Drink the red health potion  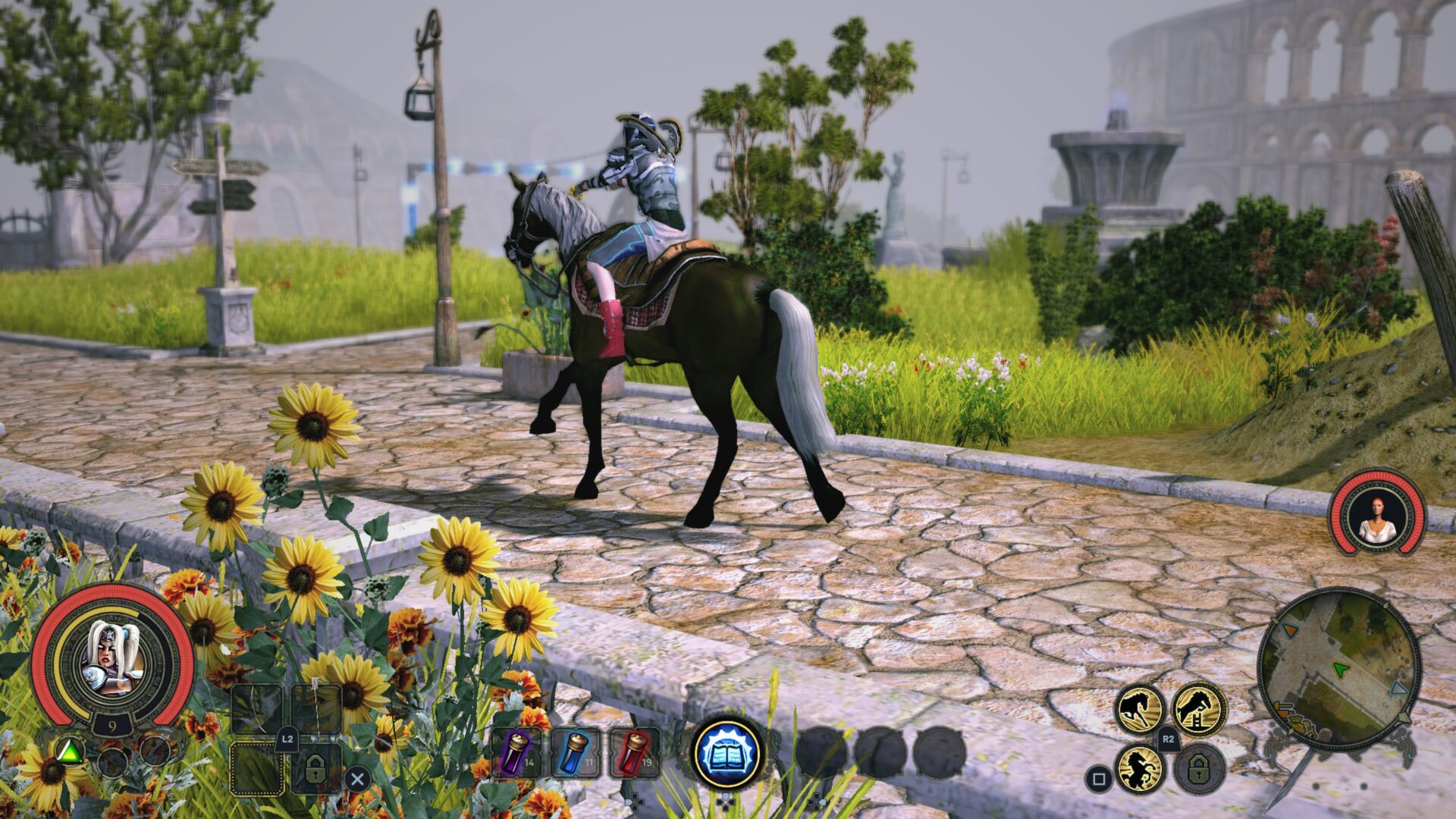click(x=635, y=753)
